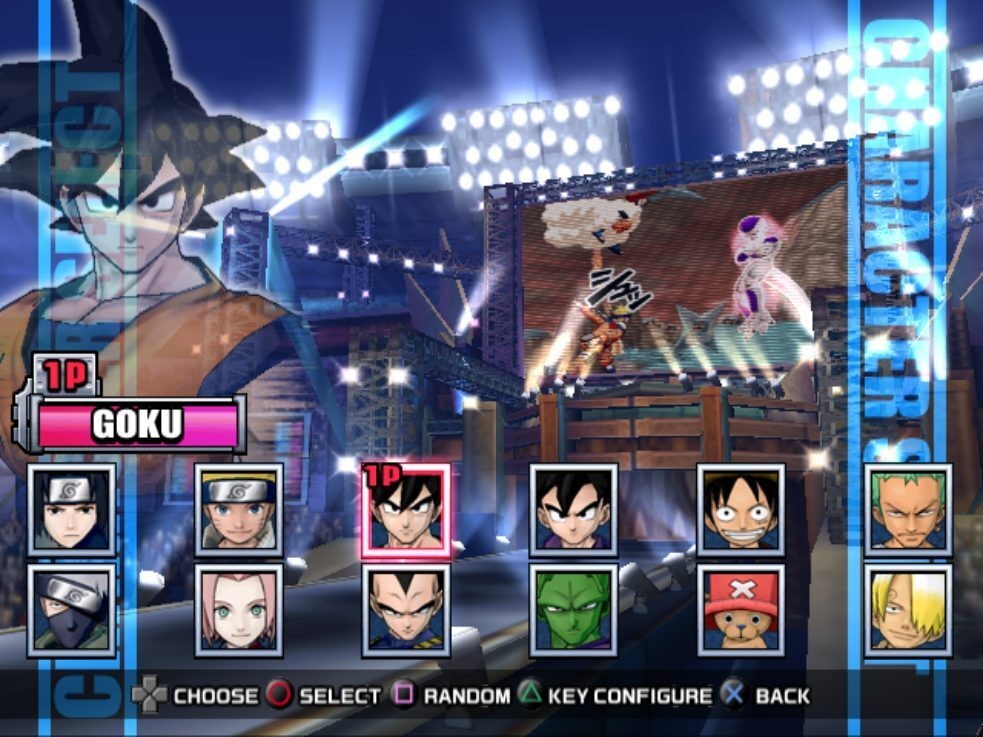Viewport: 983px width, 737px height.
Task: Select Sasuke's character portrait
Action: (72, 510)
